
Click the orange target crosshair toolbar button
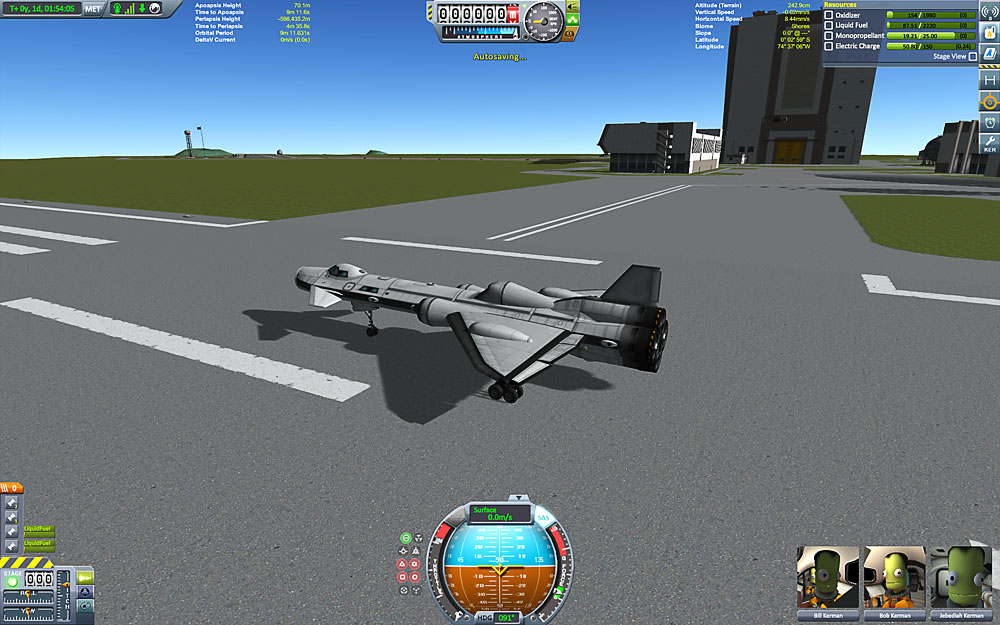click(989, 101)
